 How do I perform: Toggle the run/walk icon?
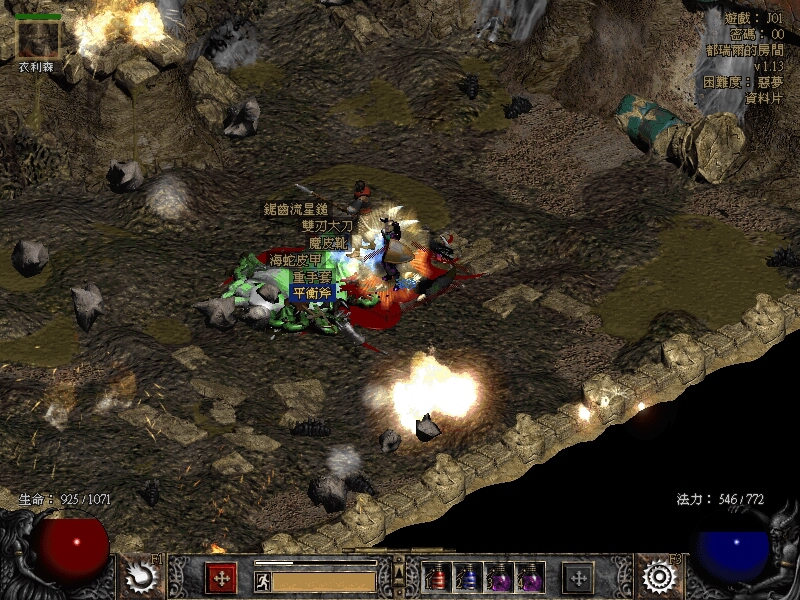[x=260, y=578]
